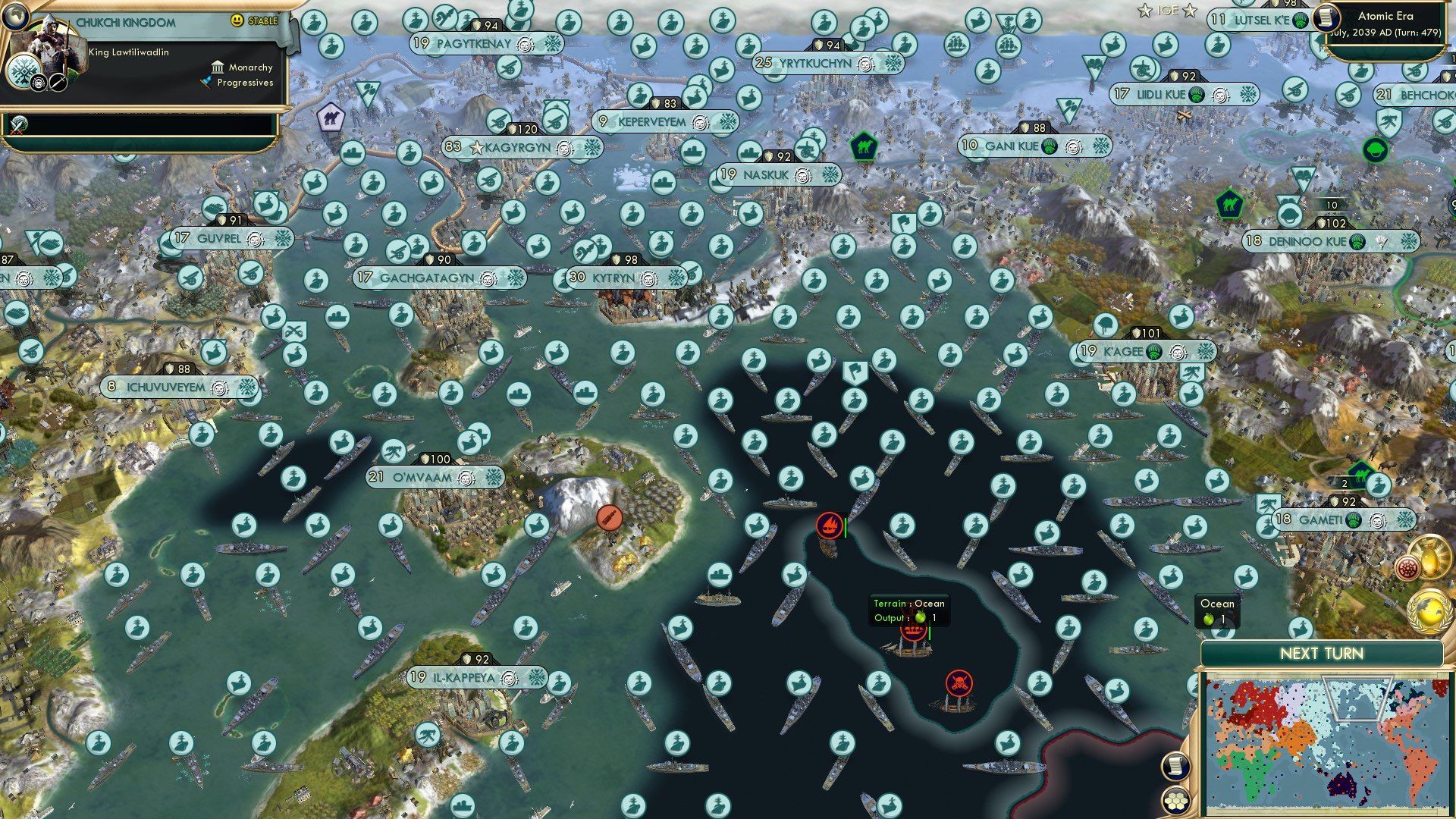
Task: Click the red social policy notification
Action: tap(1407, 568)
